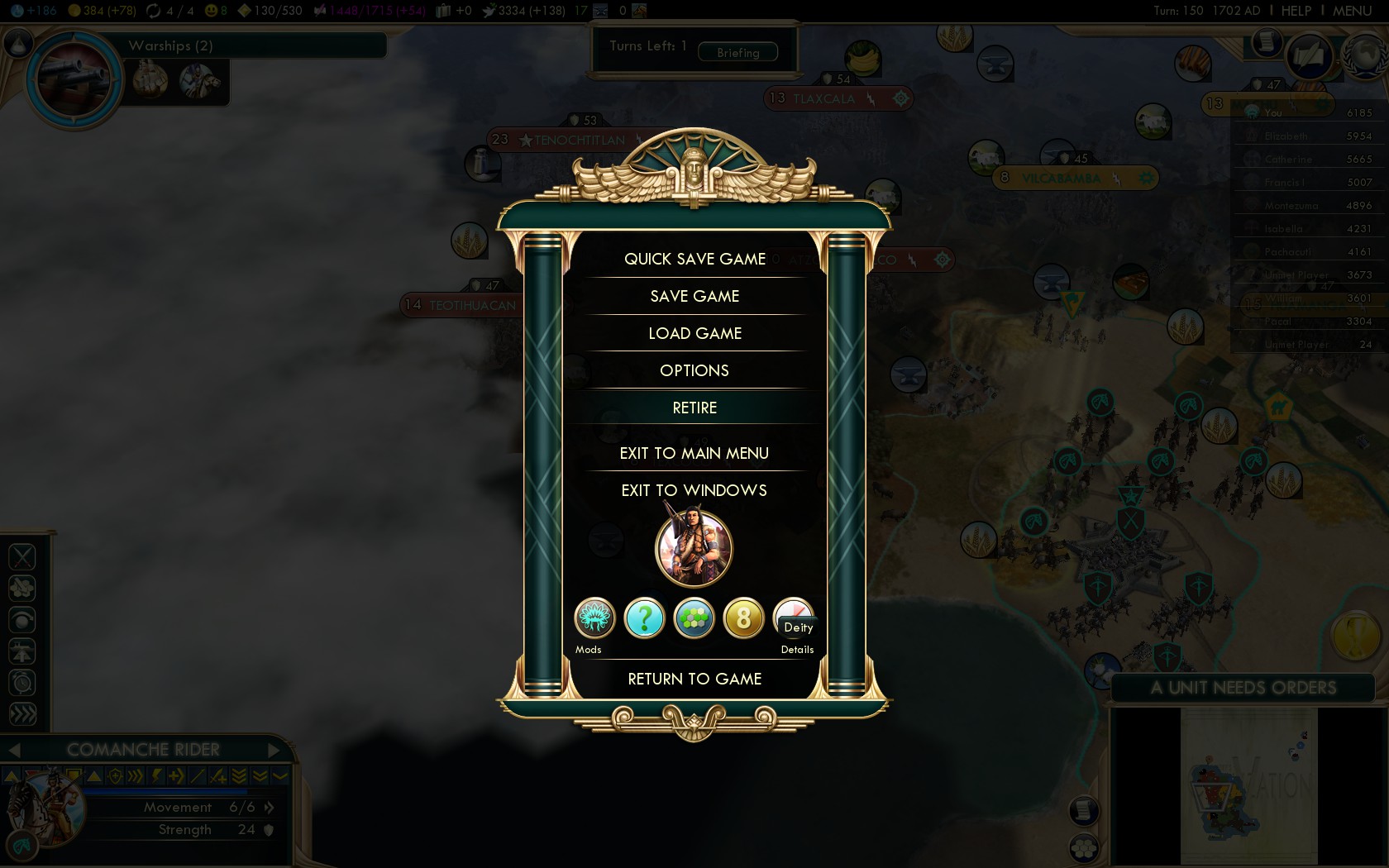Open the Options menu

pyautogui.click(x=694, y=371)
